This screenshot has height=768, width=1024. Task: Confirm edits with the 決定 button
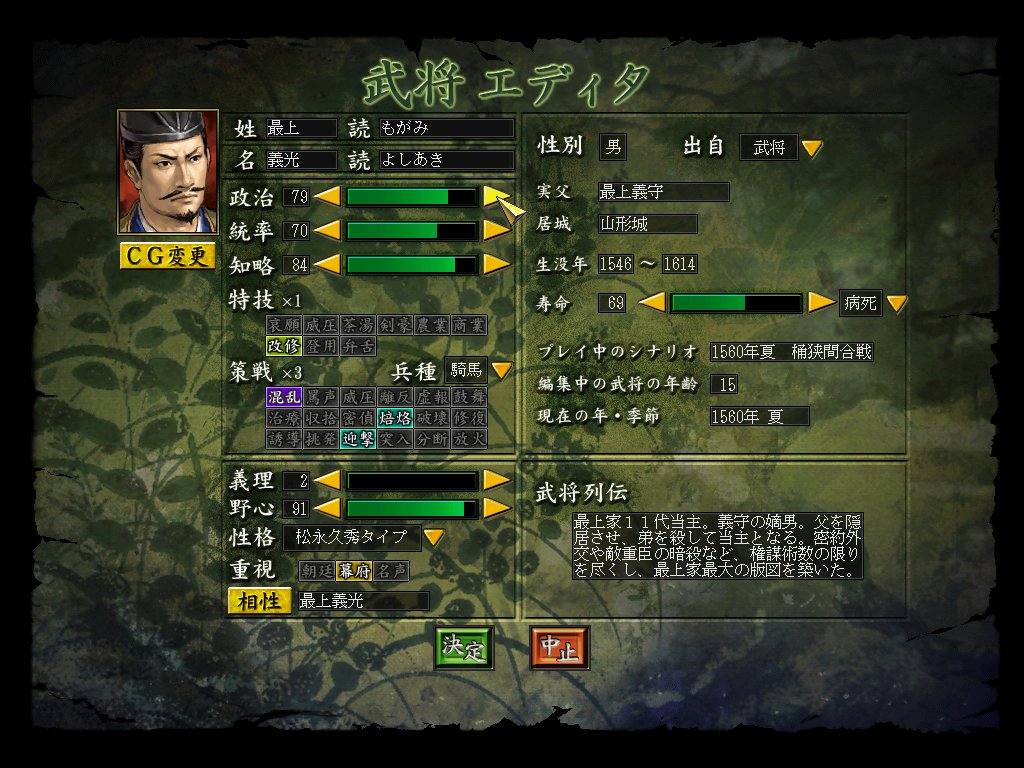coord(464,648)
